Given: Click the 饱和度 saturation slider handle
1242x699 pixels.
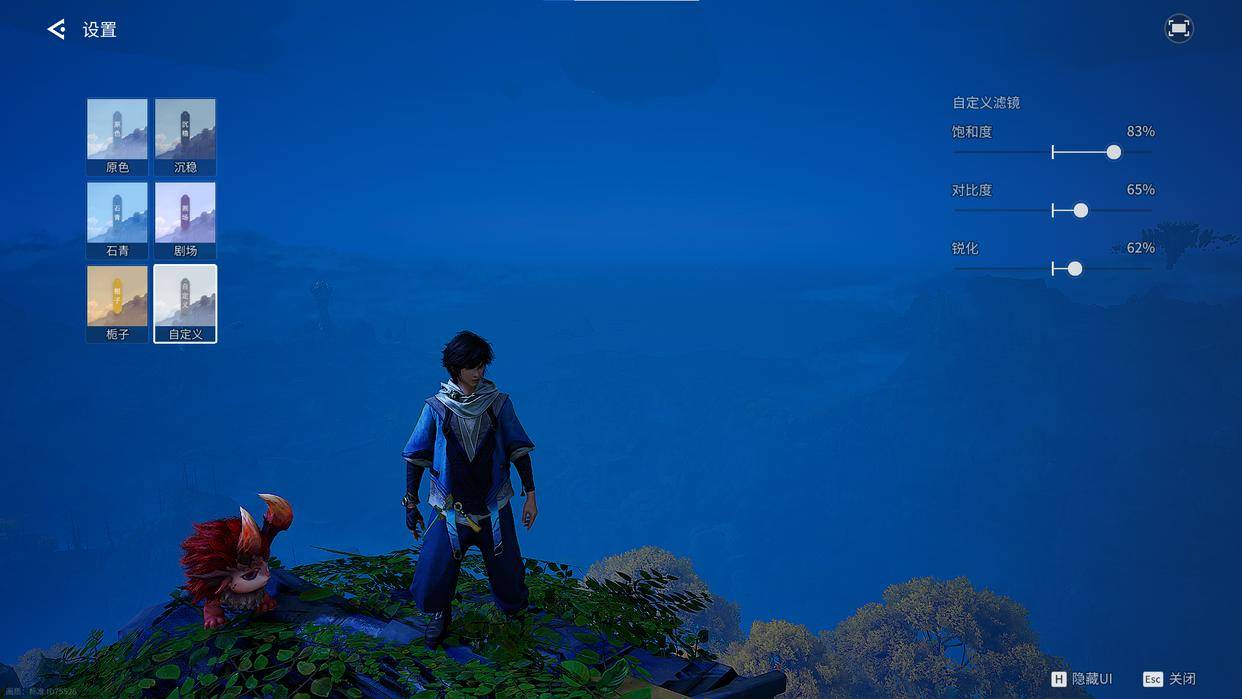Looking at the screenshot, I should pyautogui.click(x=1113, y=152).
